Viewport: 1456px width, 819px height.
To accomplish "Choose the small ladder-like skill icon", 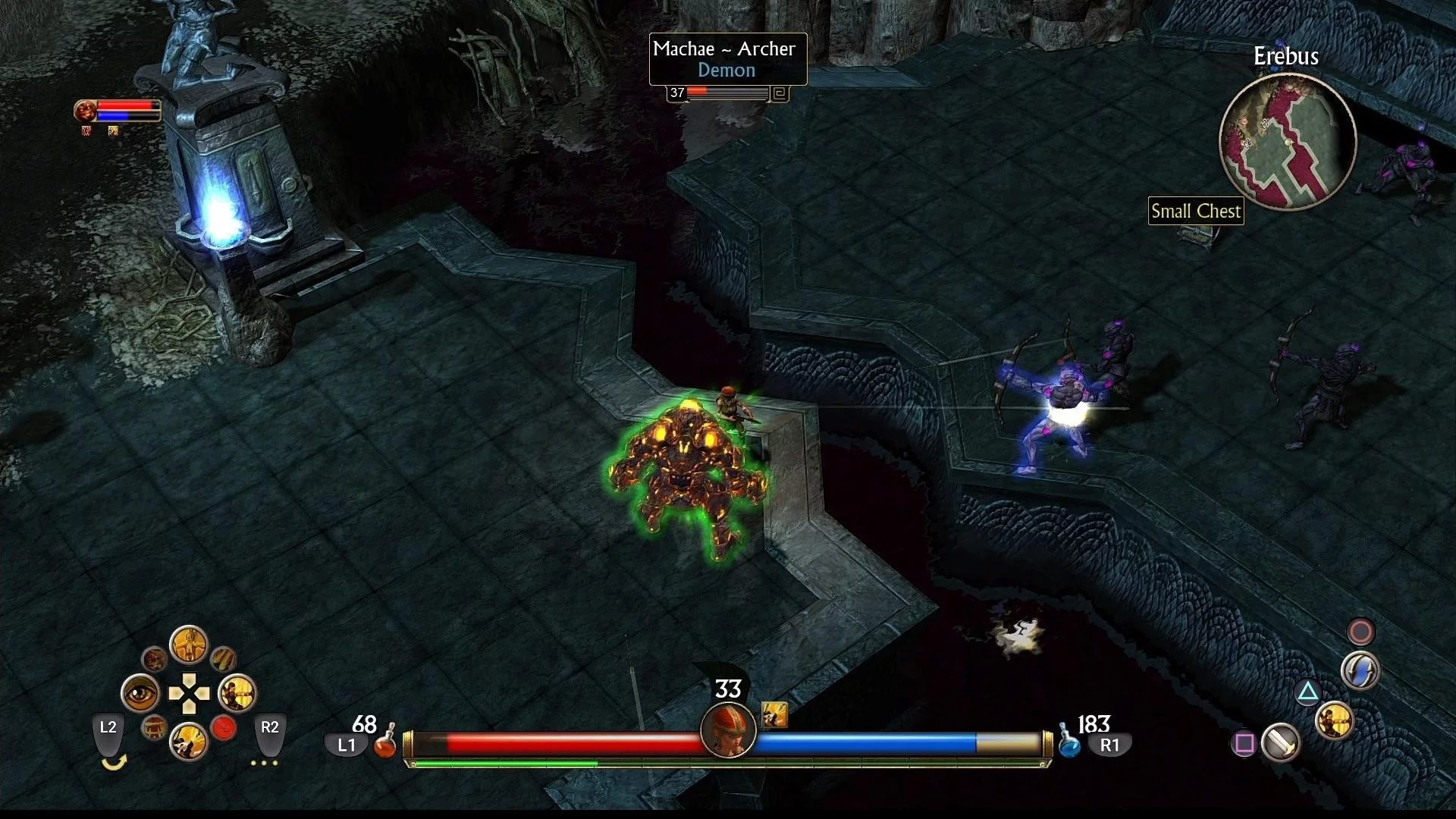I will pyautogui.click(x=154, y=728).
